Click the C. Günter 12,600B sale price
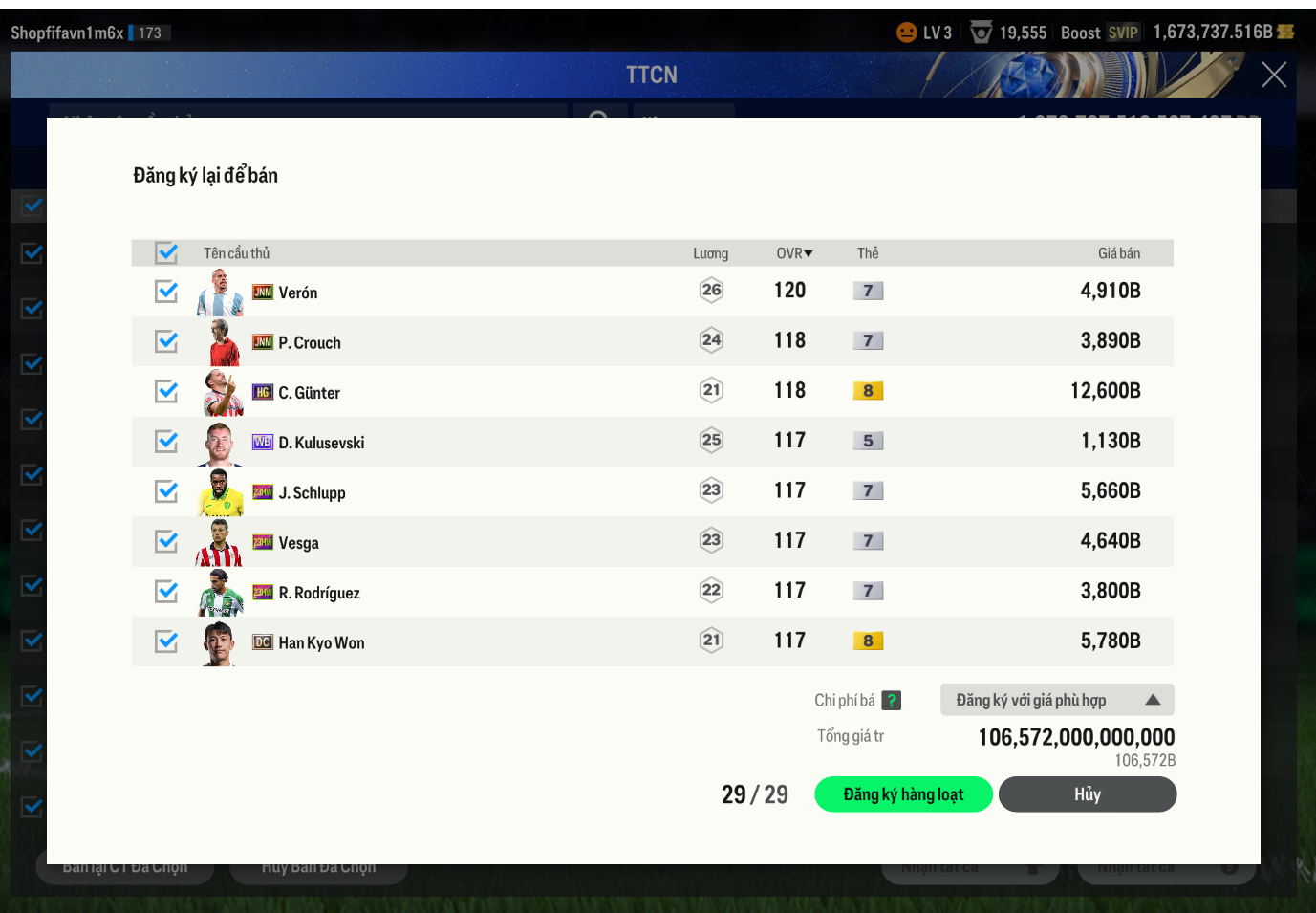The width and height of the screenshot is (1316, 913). tap(1105, 391)
